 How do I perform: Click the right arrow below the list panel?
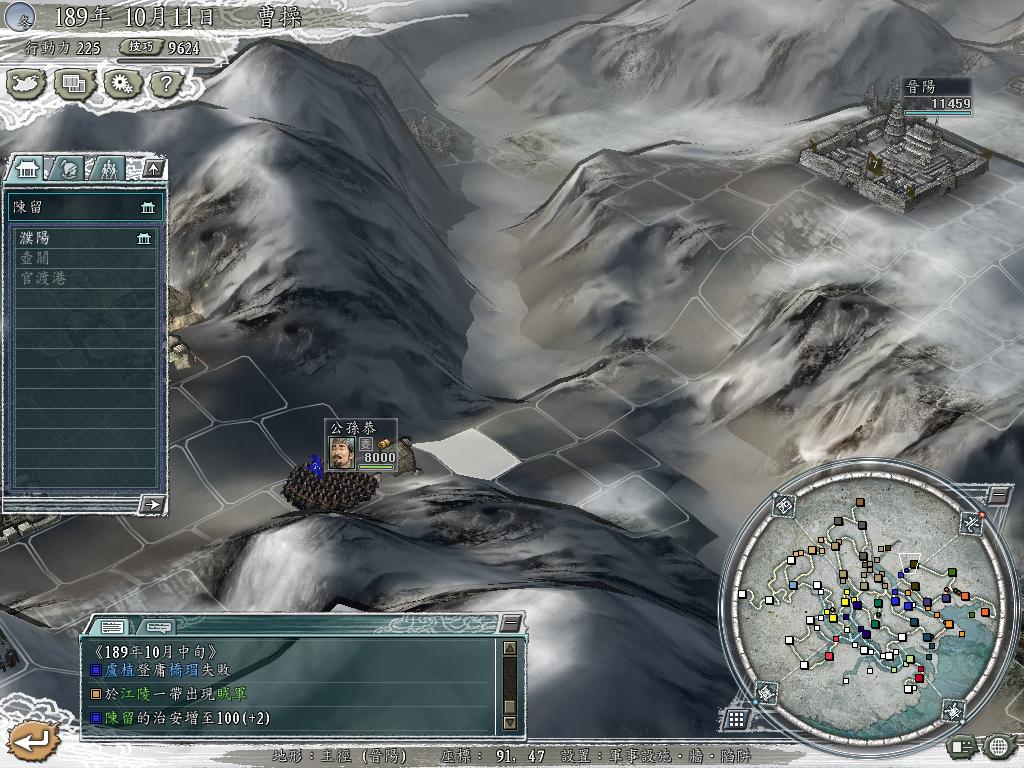(x=152, y=504)
